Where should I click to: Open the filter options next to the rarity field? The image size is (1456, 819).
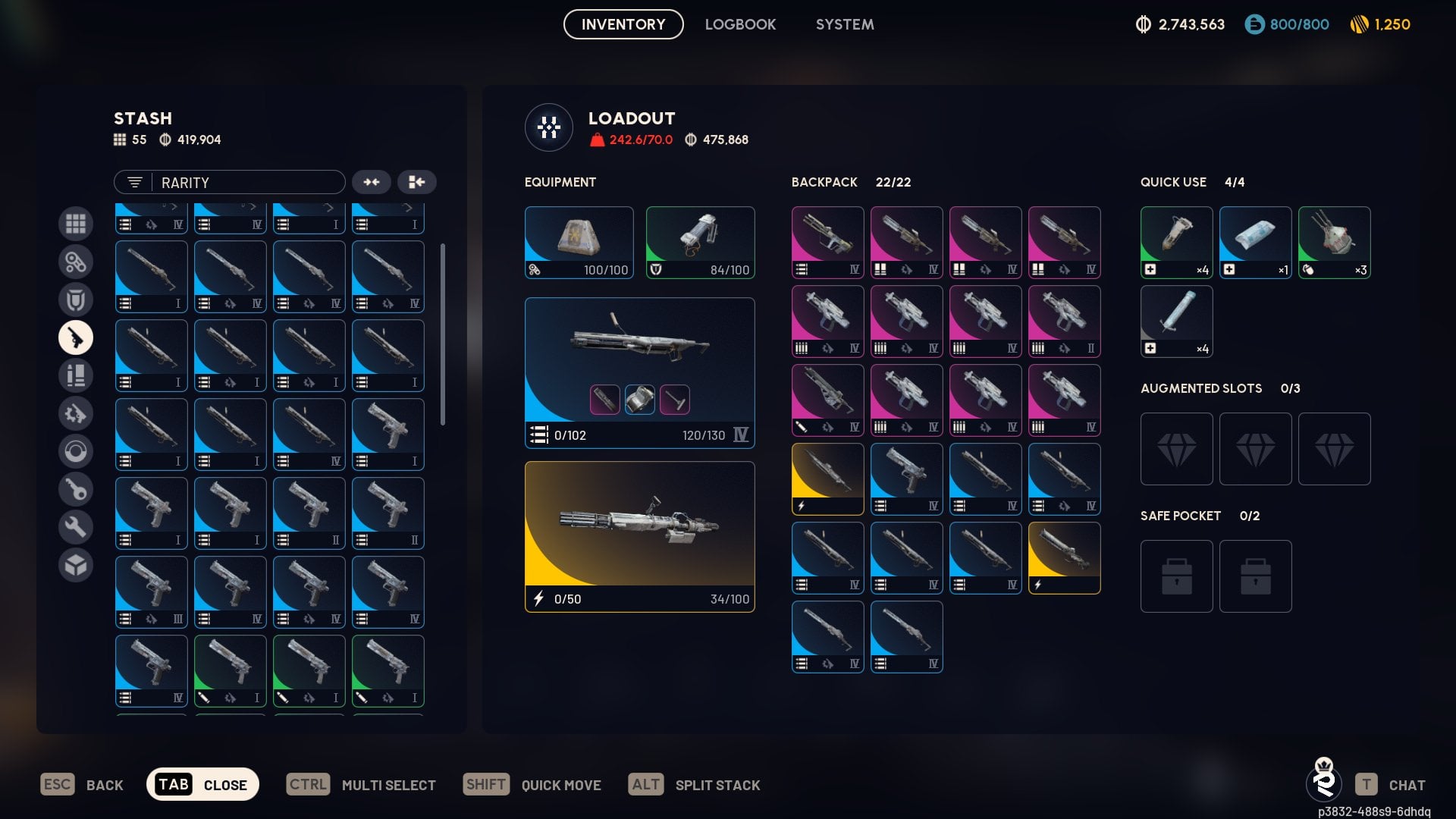click(134, 182)
